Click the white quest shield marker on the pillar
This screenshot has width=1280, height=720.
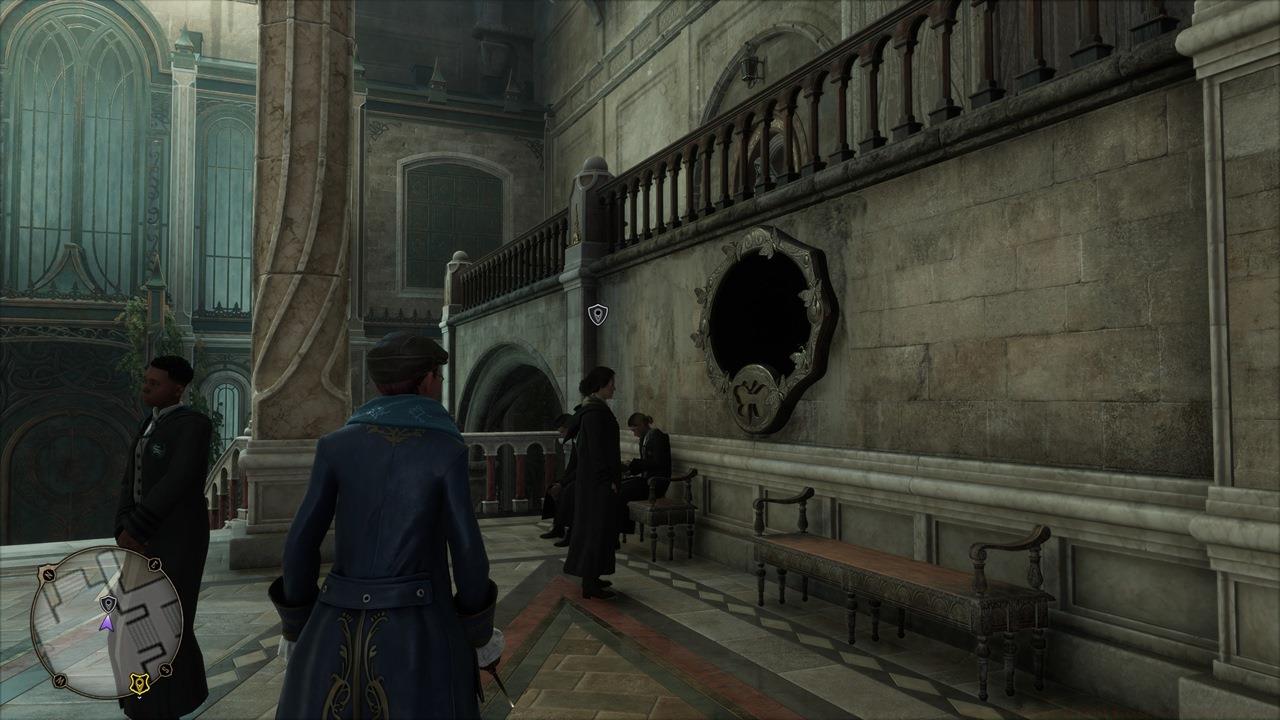pyautogui.click(x=596, y=315)
